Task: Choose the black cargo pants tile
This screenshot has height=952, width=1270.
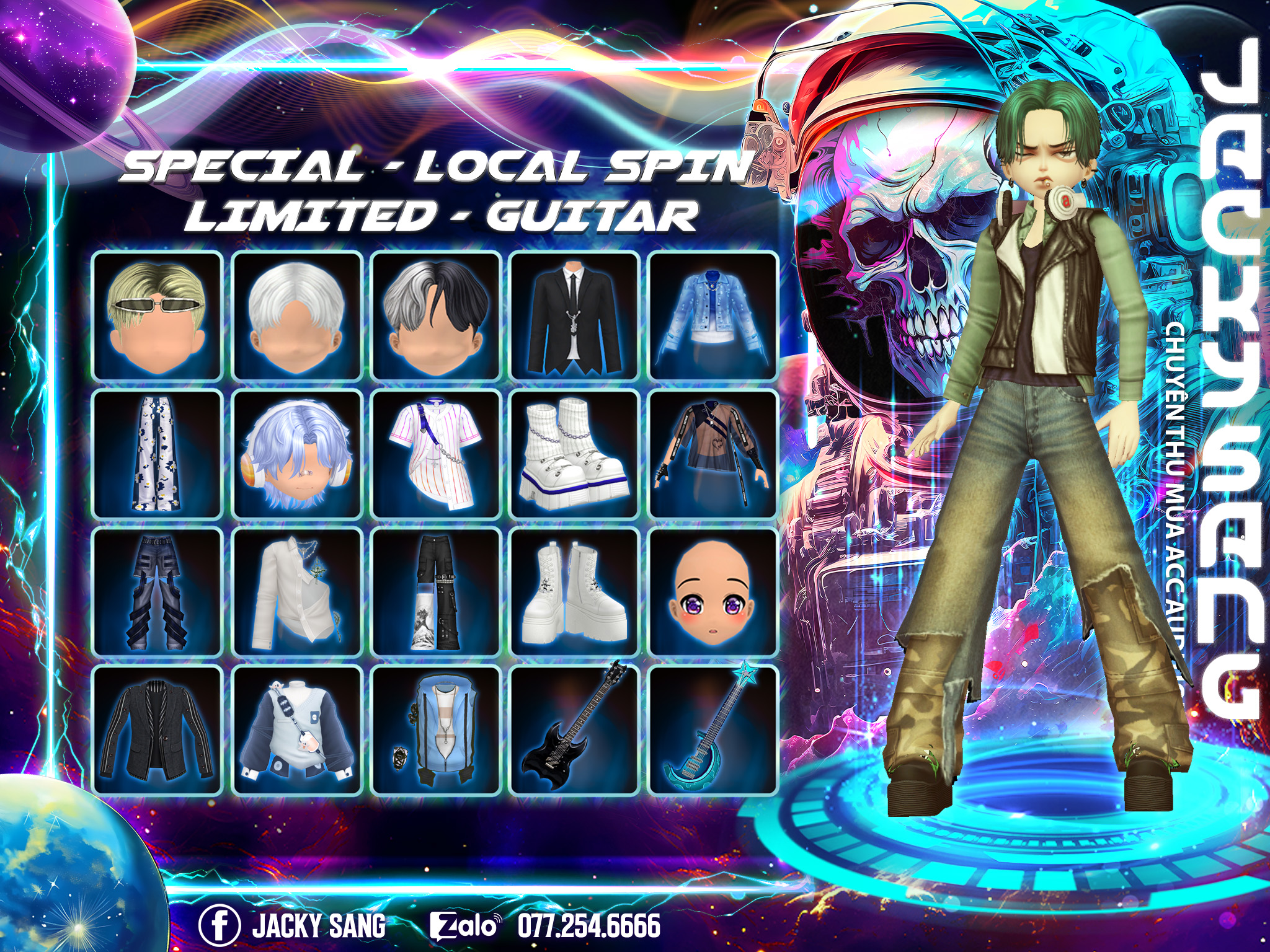Action: pyautogui.click(x=435, y=593)
